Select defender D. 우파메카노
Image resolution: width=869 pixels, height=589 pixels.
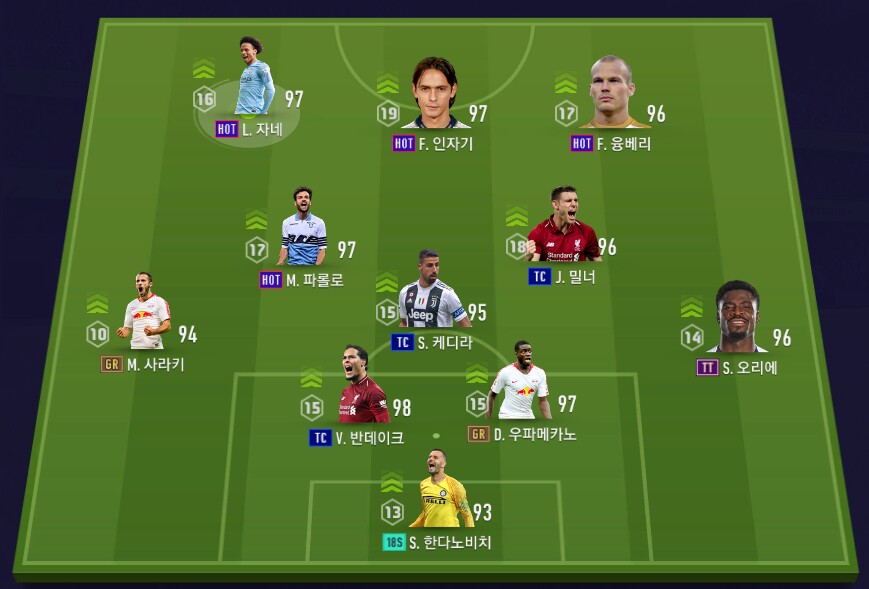tap(520, 384)
